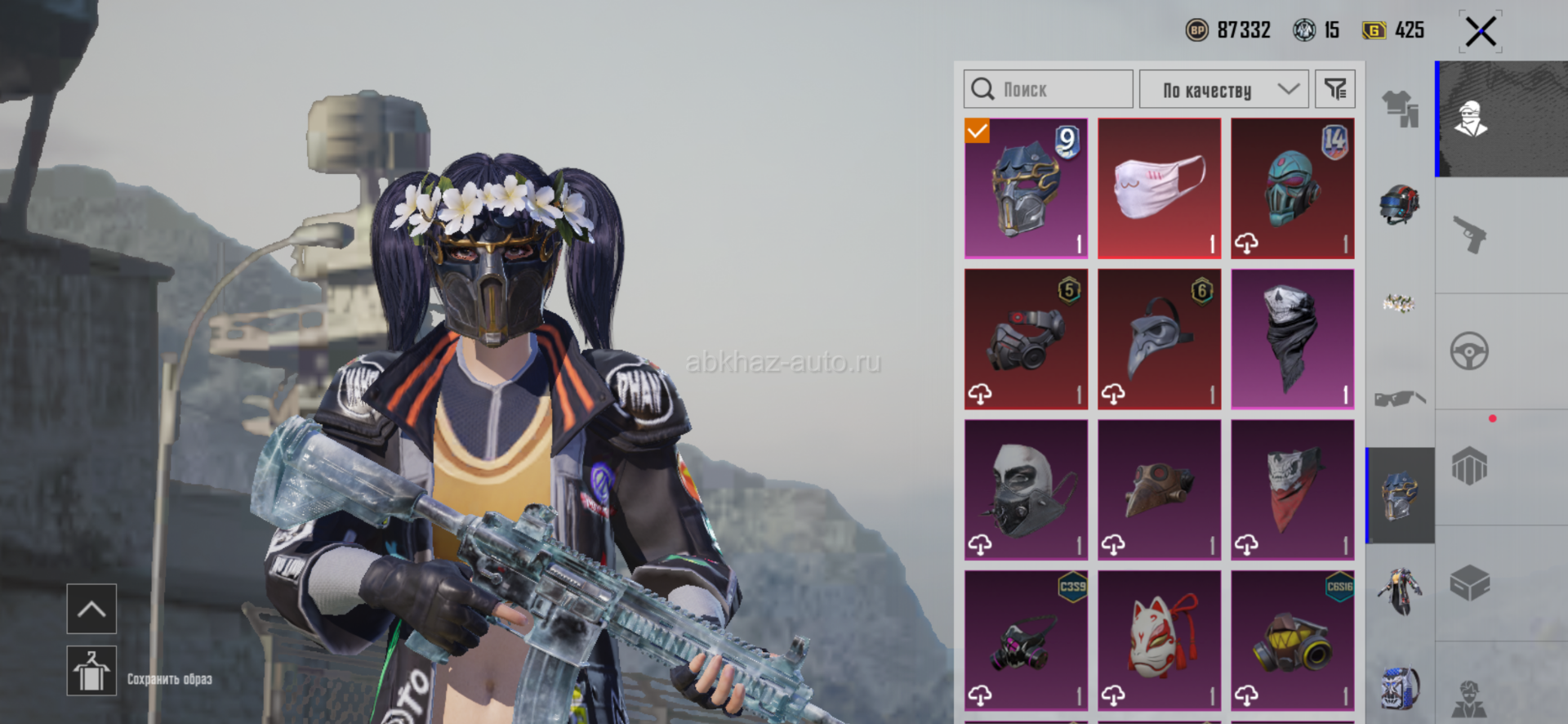Image resolution: width=1568 pixels, height=724 pixels.
Task: Switch to the weapons pistol tab
Action: coord(1469,235)
